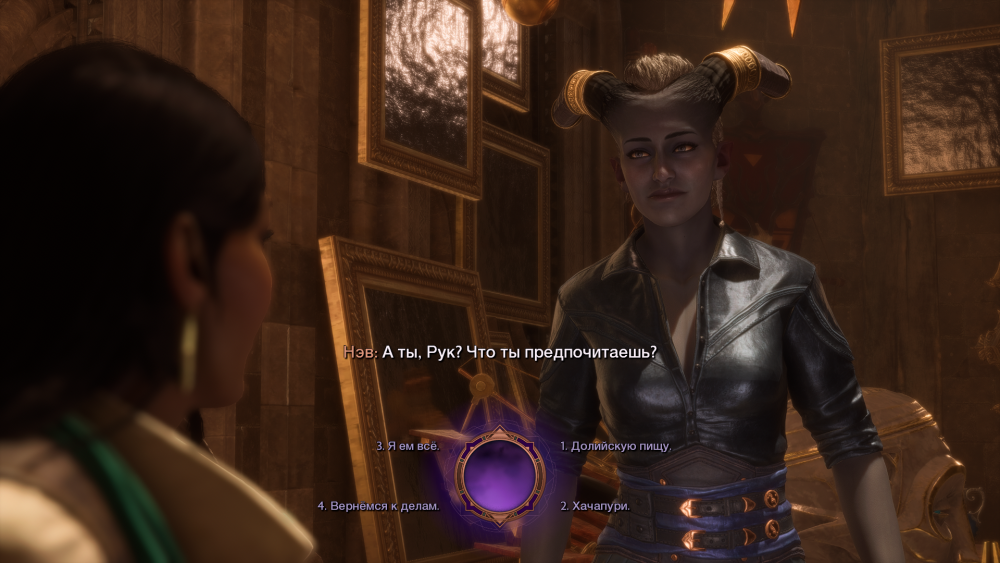Answer with "Я ем всё"

pos(408,446)
